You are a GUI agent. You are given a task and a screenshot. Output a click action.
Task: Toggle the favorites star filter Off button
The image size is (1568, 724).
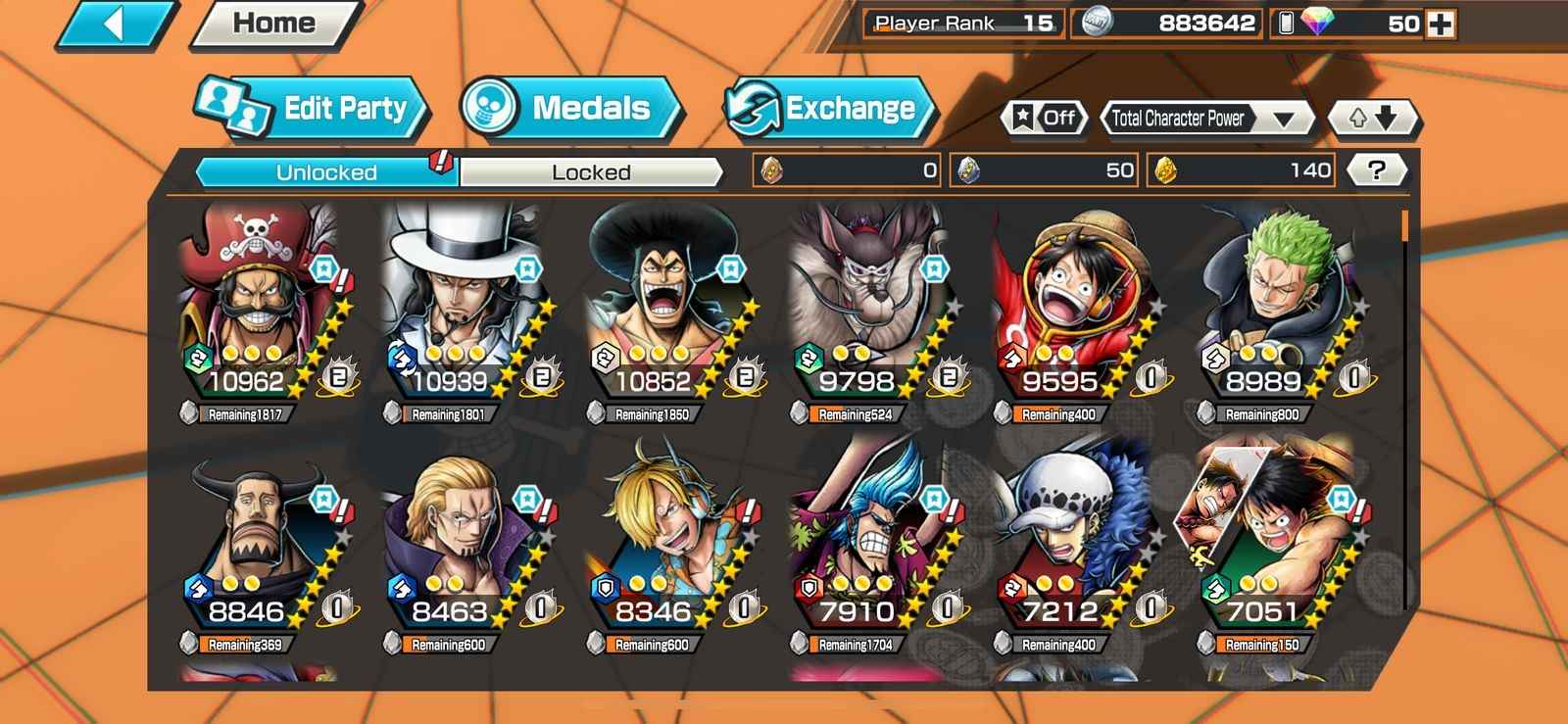click(x=1045, y=119)
